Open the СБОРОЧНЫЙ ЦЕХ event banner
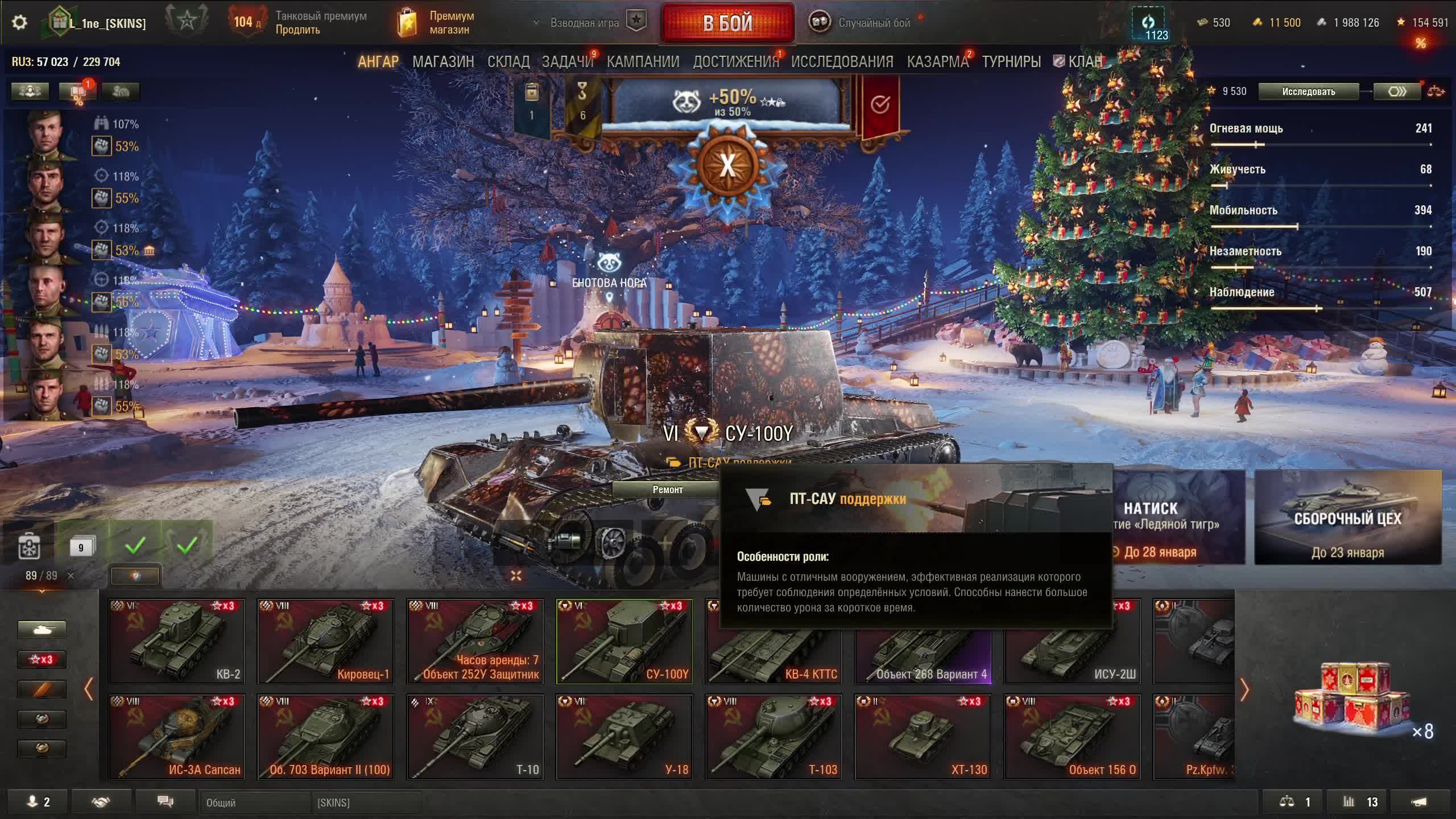Image resolution: width=1456 pixels, height=819 pixels. [x=1347, y=518]
